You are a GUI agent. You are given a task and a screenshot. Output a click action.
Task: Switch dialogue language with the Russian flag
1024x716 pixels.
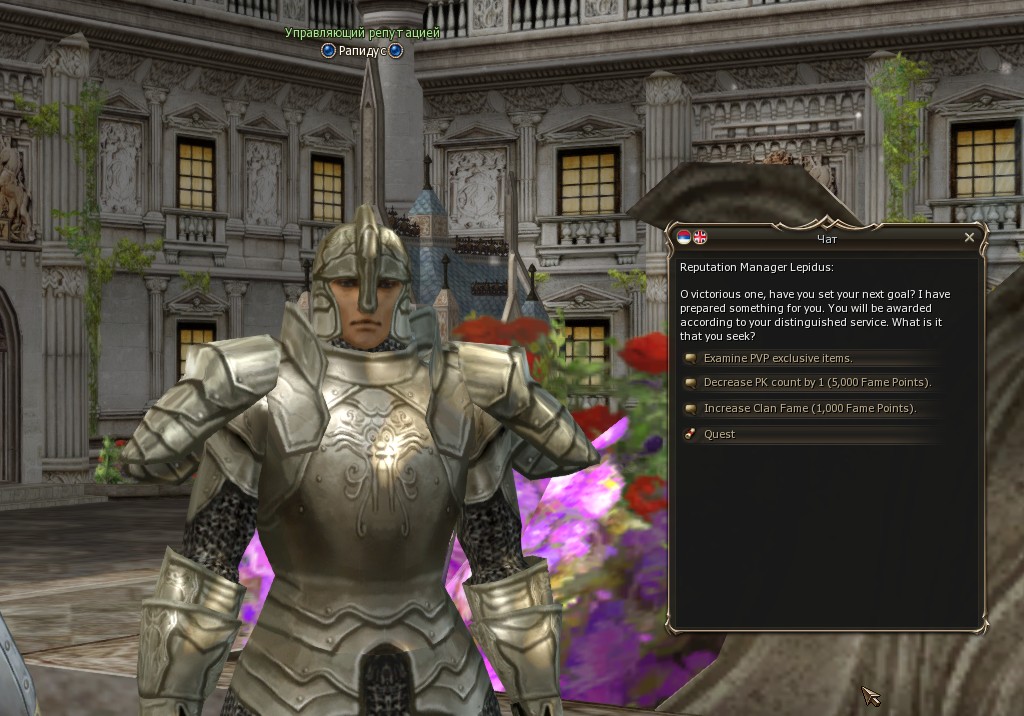(684, 238)
